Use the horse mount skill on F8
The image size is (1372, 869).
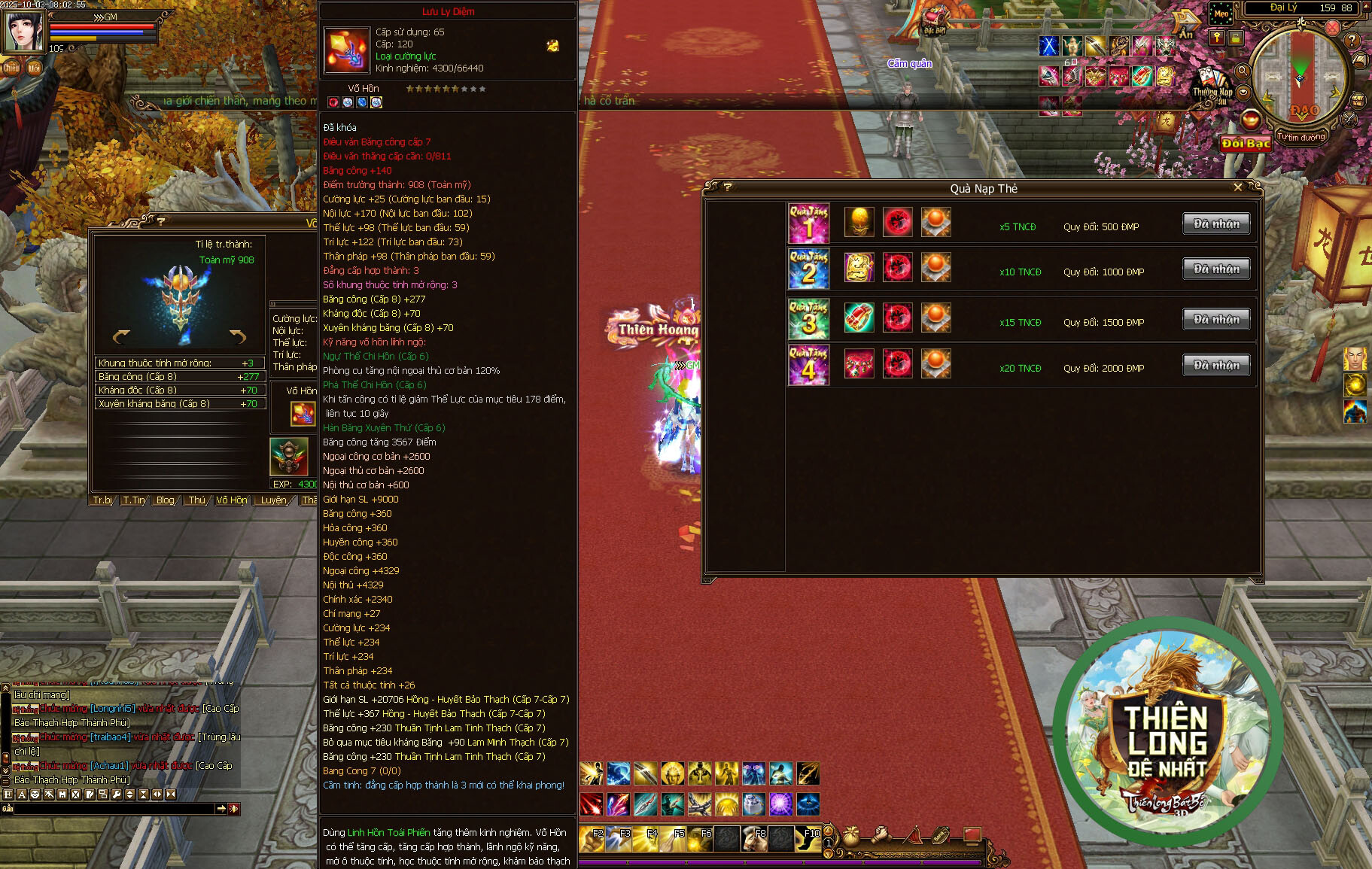pyautogui.click(x=754, y=837)
